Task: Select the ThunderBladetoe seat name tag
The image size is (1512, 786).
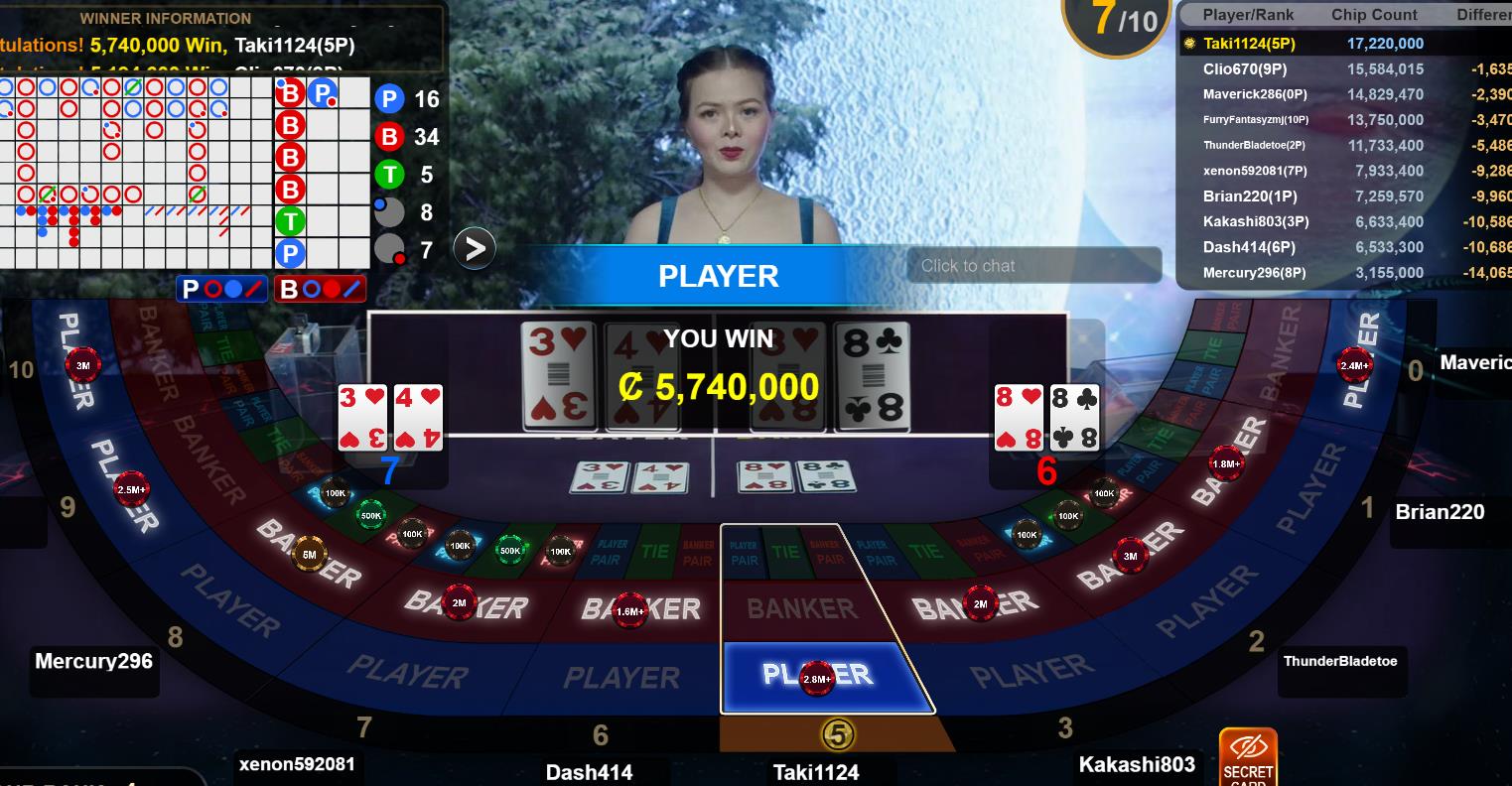Action: tap(1339, 661)
